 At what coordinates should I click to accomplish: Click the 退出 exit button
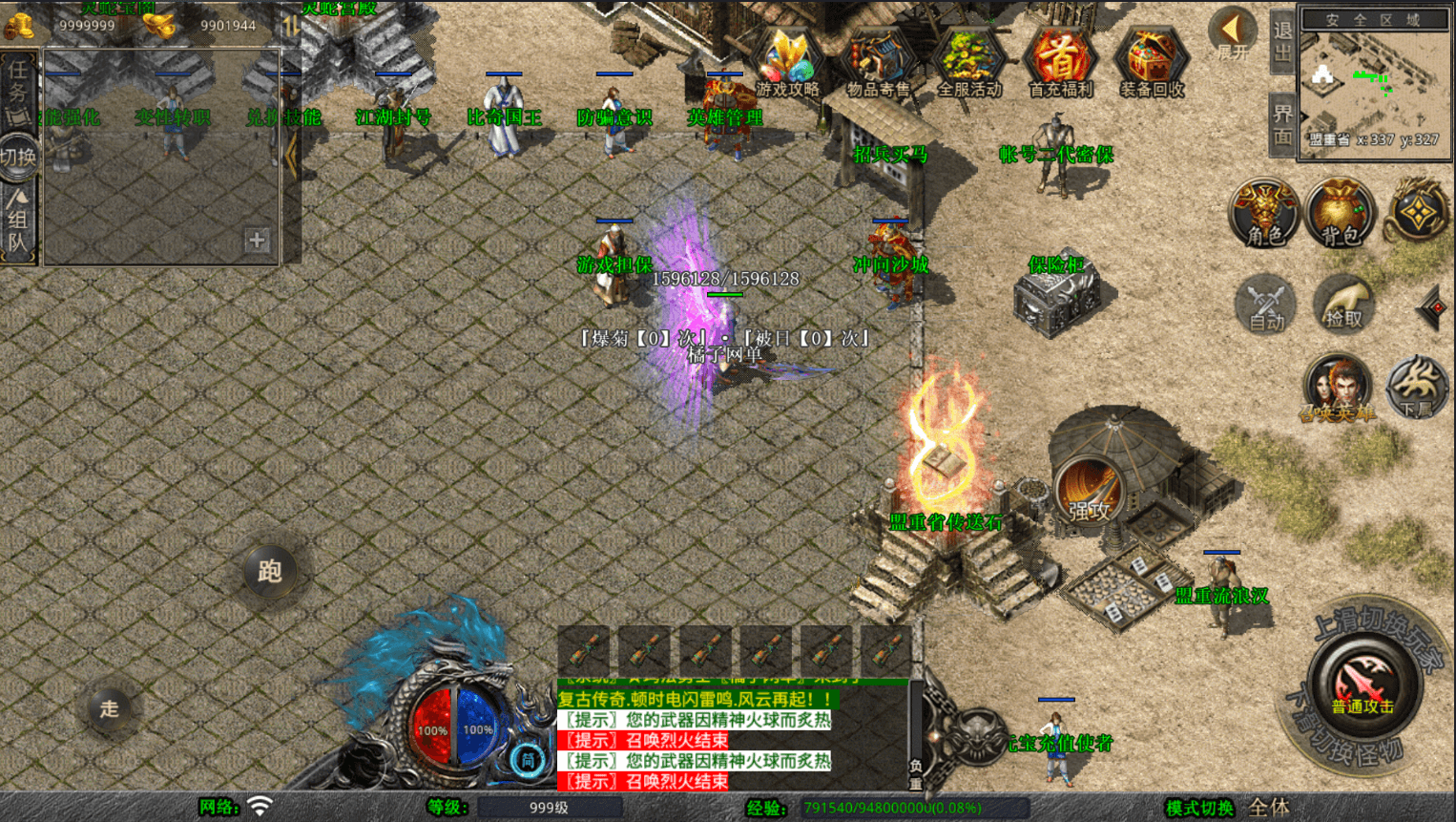[x=1282, y=42]
